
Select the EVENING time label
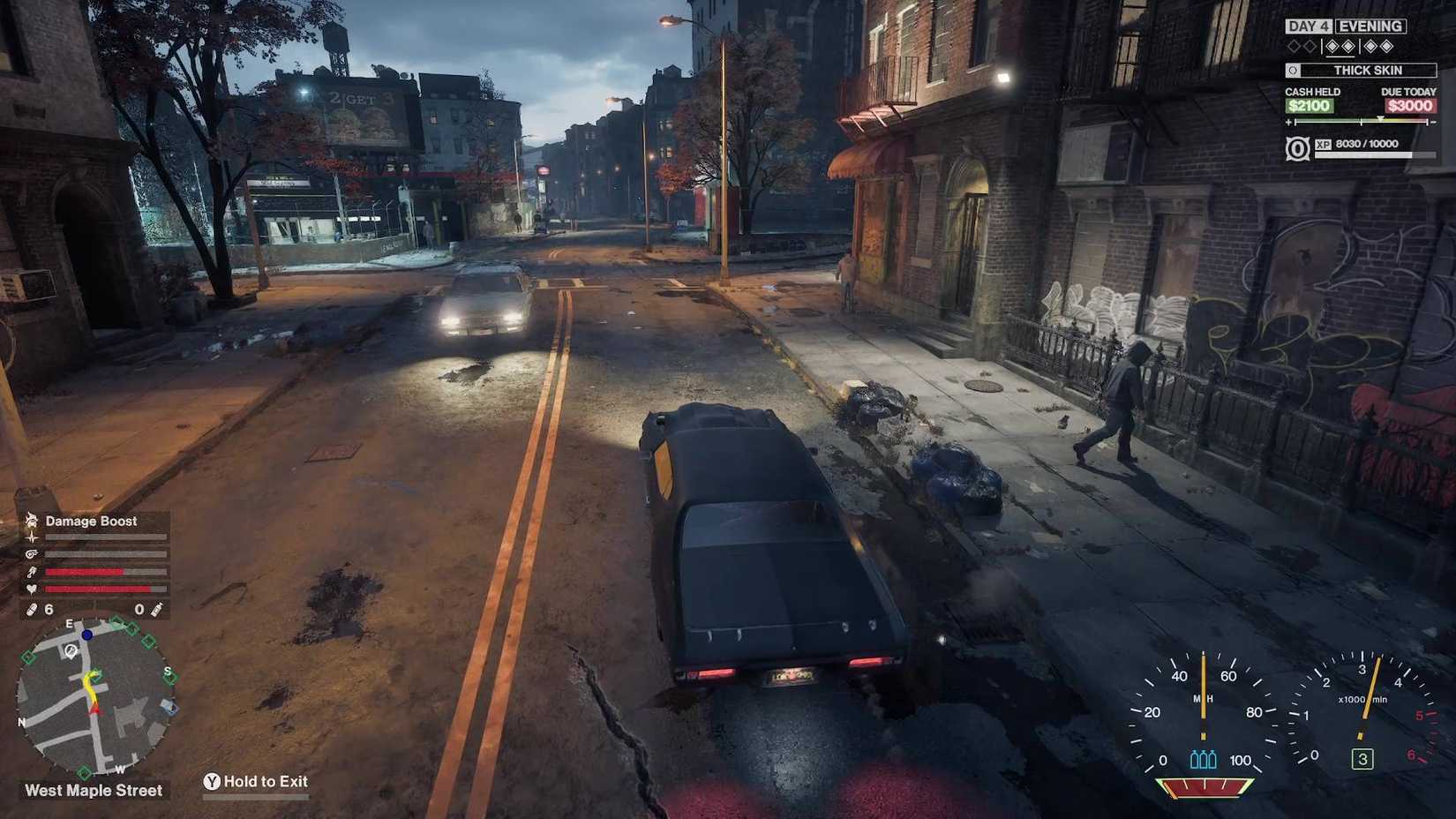(1370, 26)
